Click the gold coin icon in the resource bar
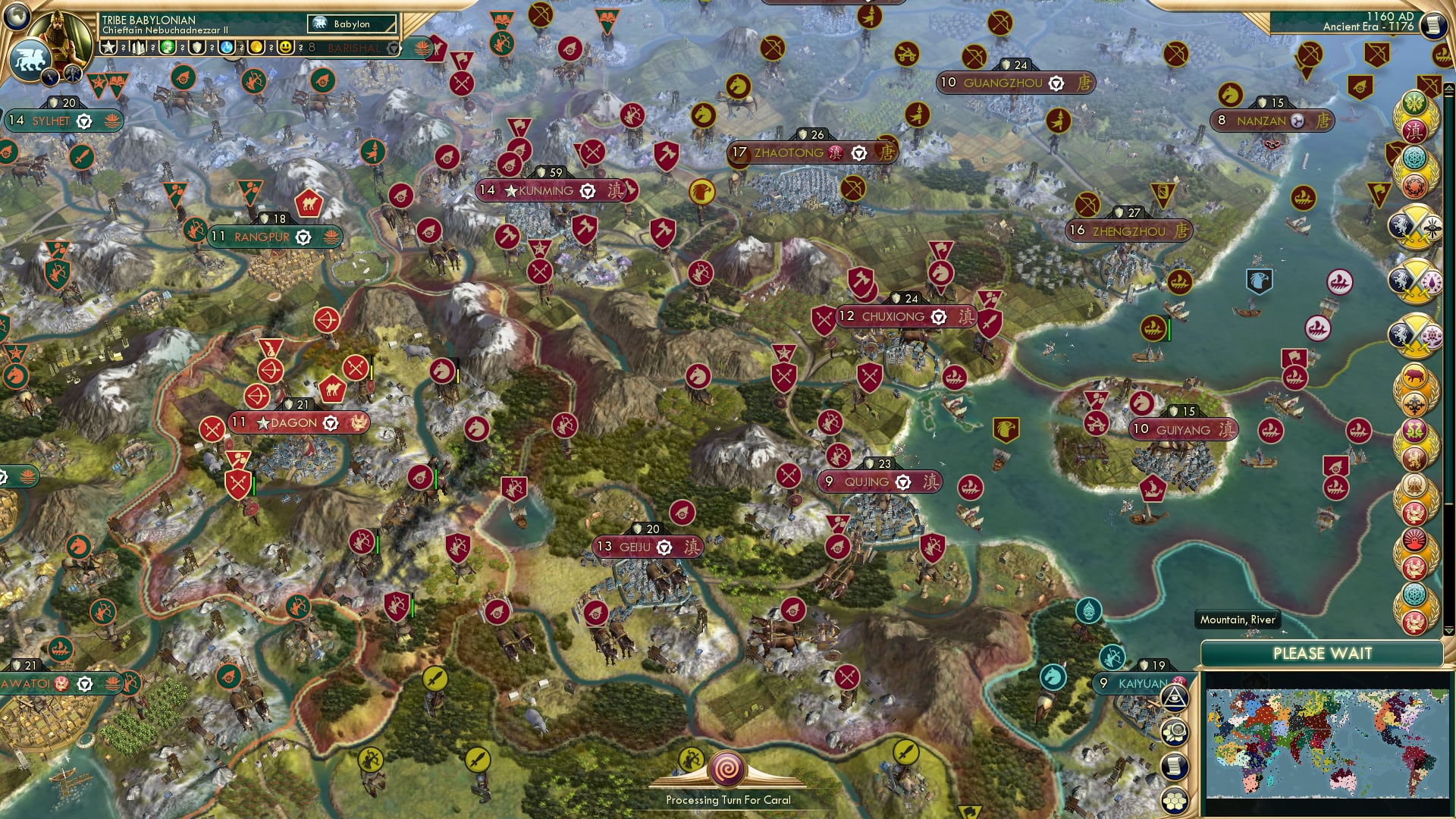The image size is (1456, 819). click(x=256, y=47)
